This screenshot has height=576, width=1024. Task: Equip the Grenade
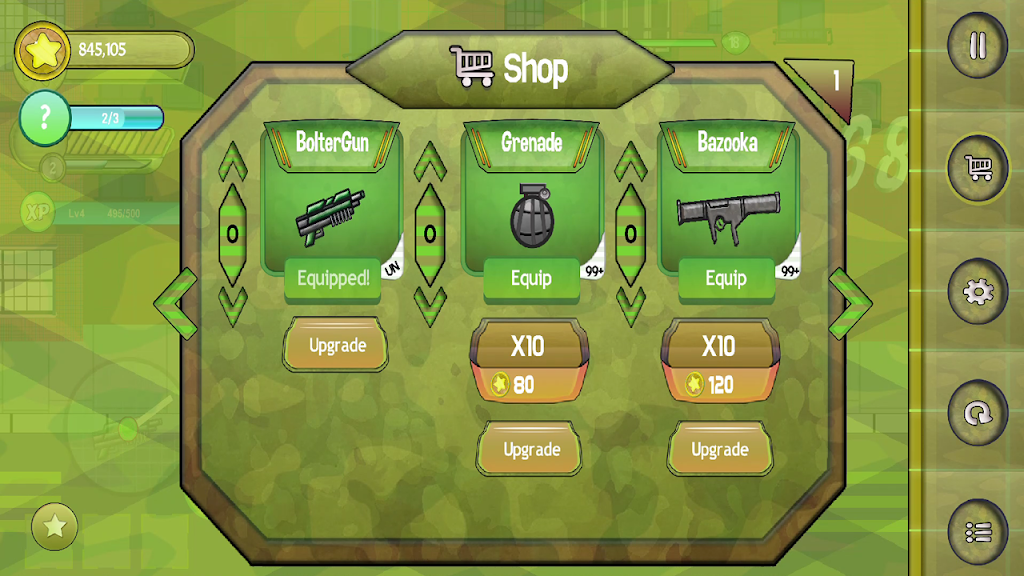click(x=531, y=279)
